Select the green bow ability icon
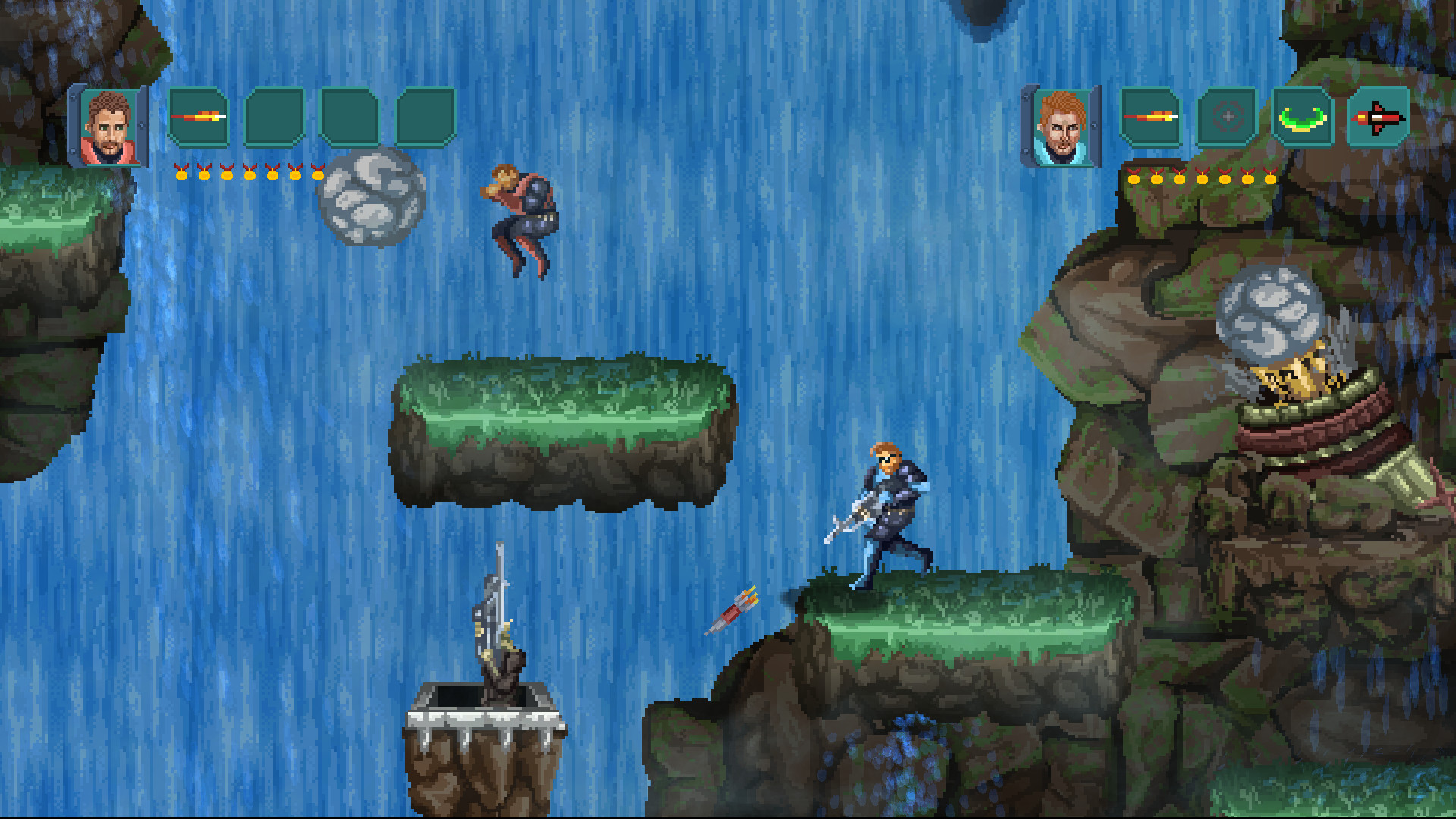This screenshot has width=1456, height=819. click(x=1301, y=118)
